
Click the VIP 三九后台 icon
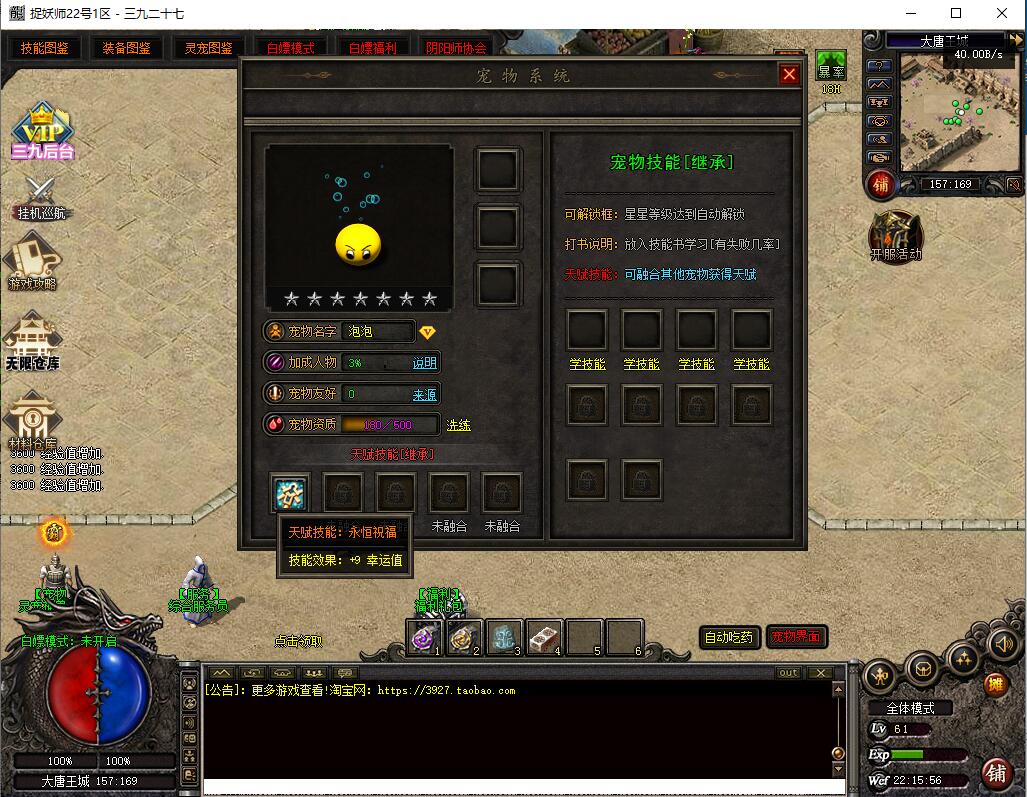coord(43,130)
